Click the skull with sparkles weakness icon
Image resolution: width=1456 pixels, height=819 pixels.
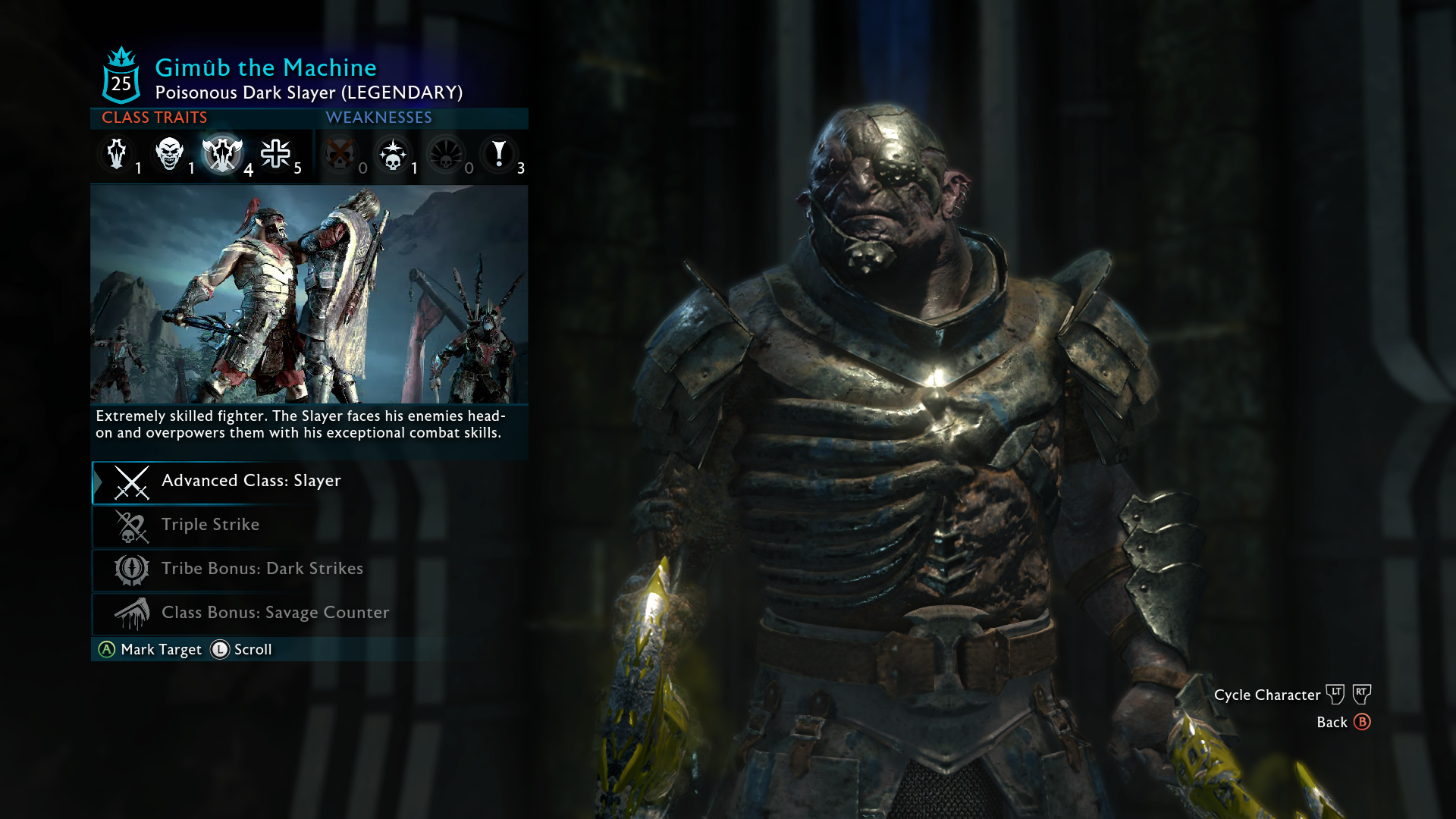393,154
